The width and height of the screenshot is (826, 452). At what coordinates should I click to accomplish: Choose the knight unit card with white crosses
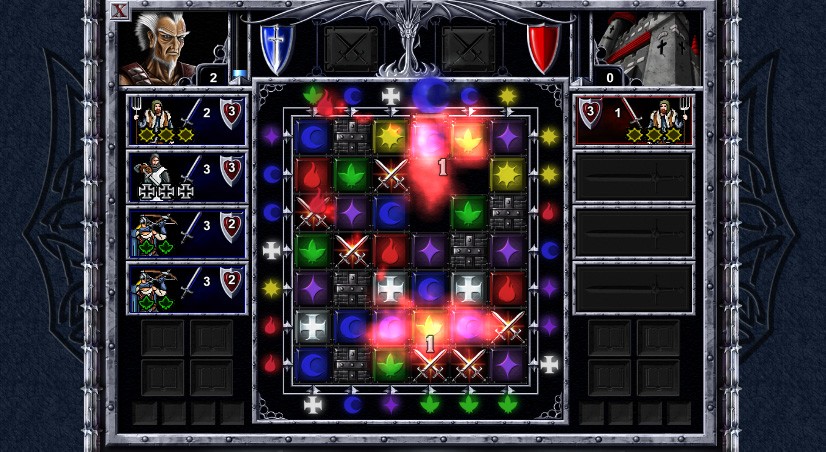coord(187,176)
